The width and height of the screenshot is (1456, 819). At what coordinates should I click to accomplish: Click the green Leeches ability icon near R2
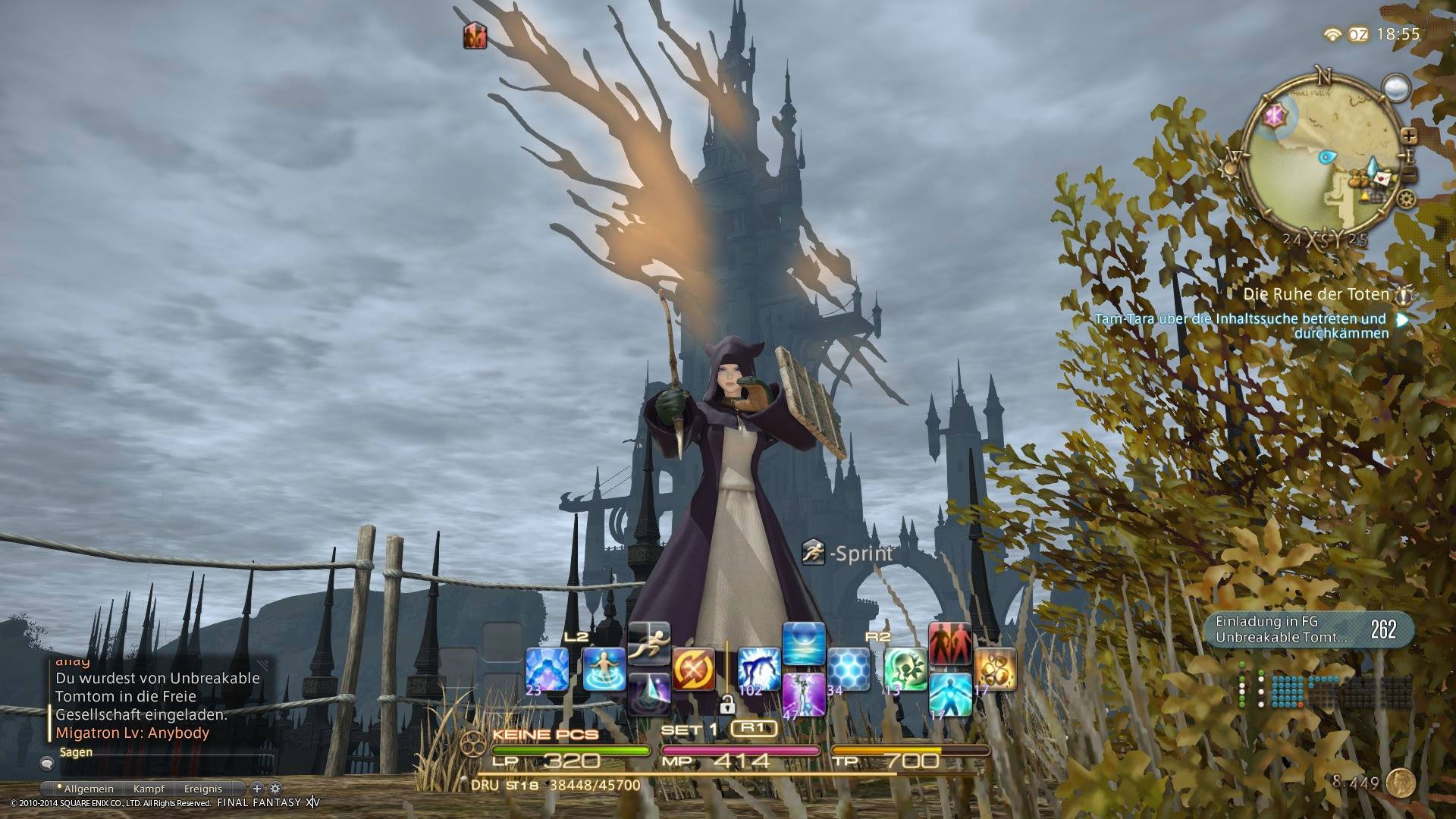903,668
